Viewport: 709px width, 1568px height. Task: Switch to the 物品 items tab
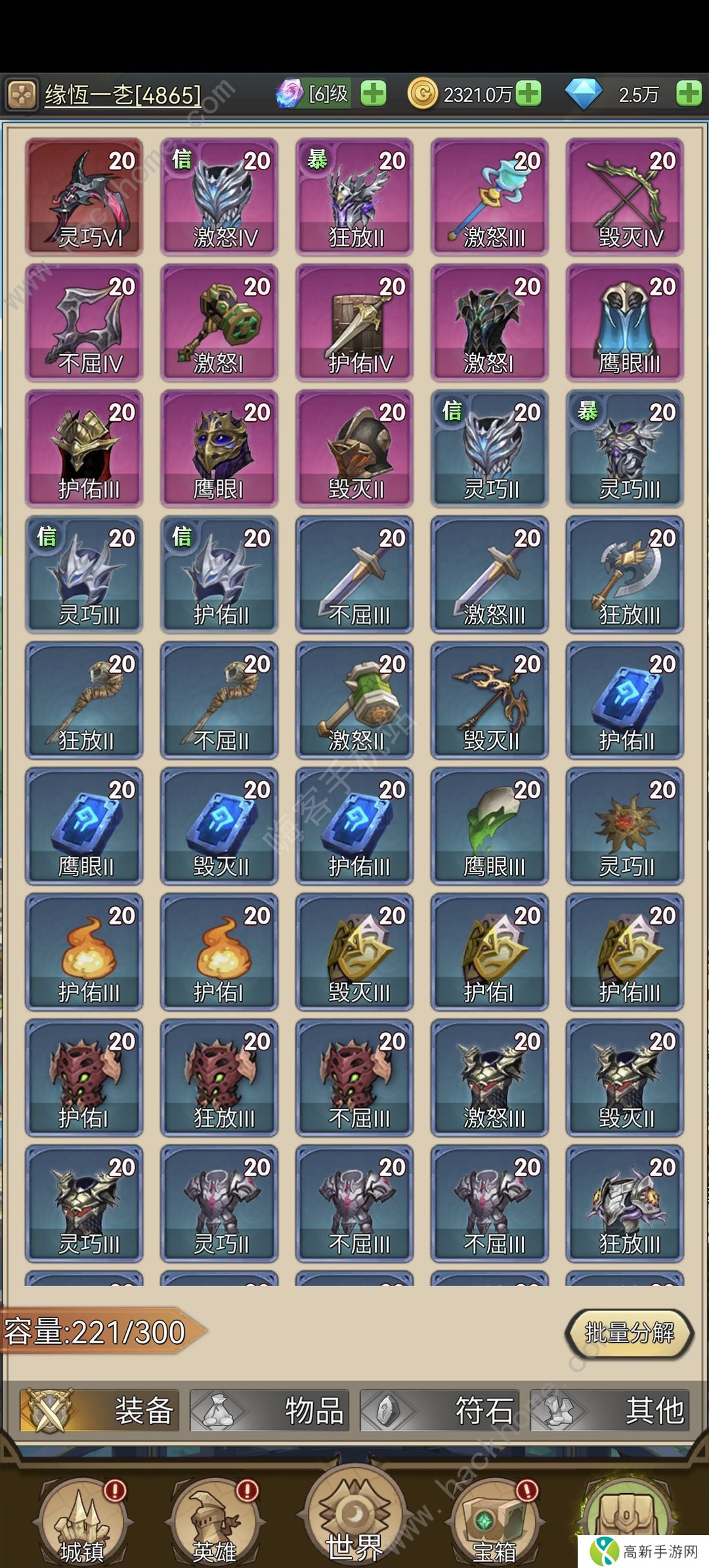click(269, 1410)
